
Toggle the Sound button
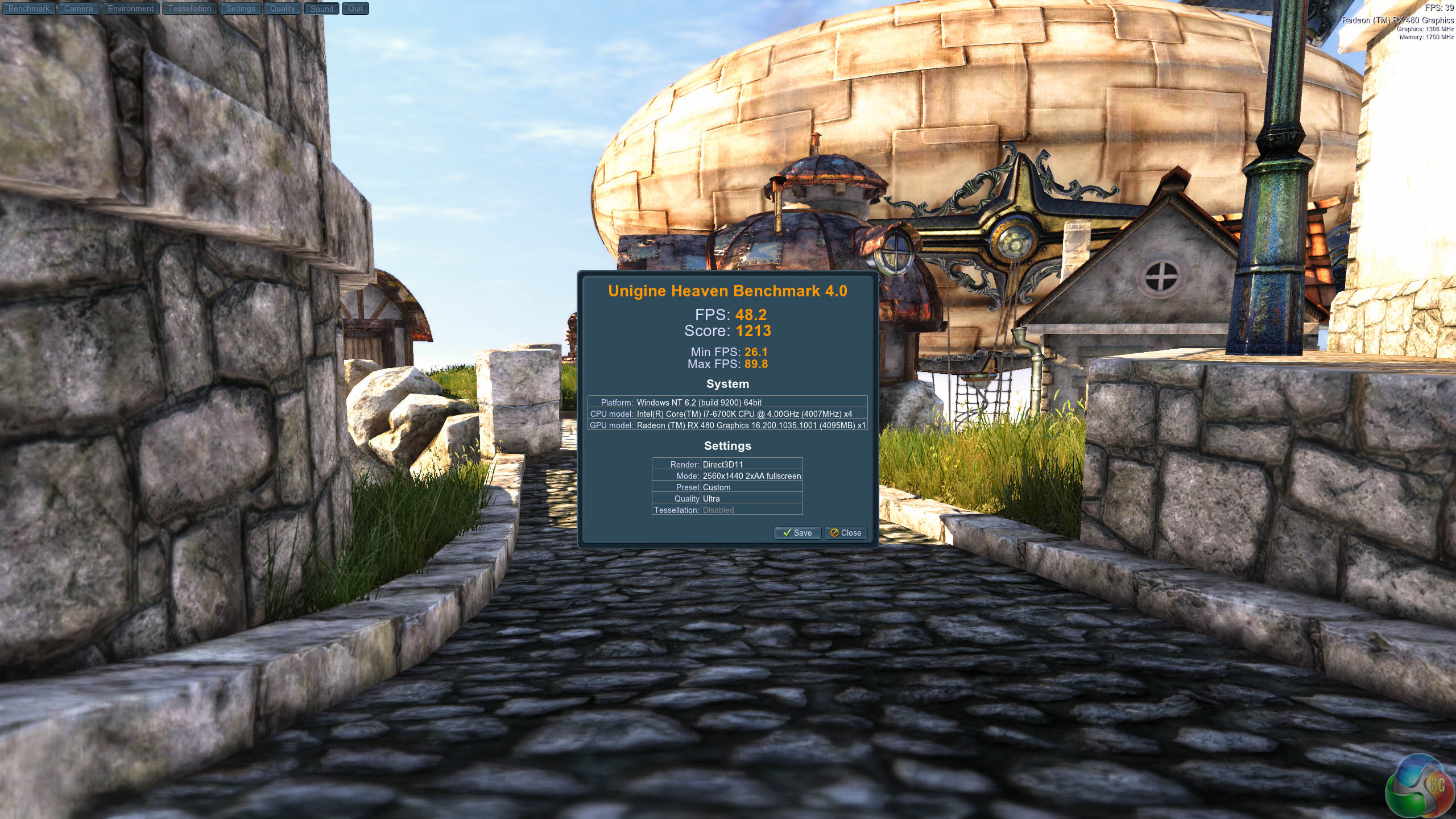(x=321, y=9)
